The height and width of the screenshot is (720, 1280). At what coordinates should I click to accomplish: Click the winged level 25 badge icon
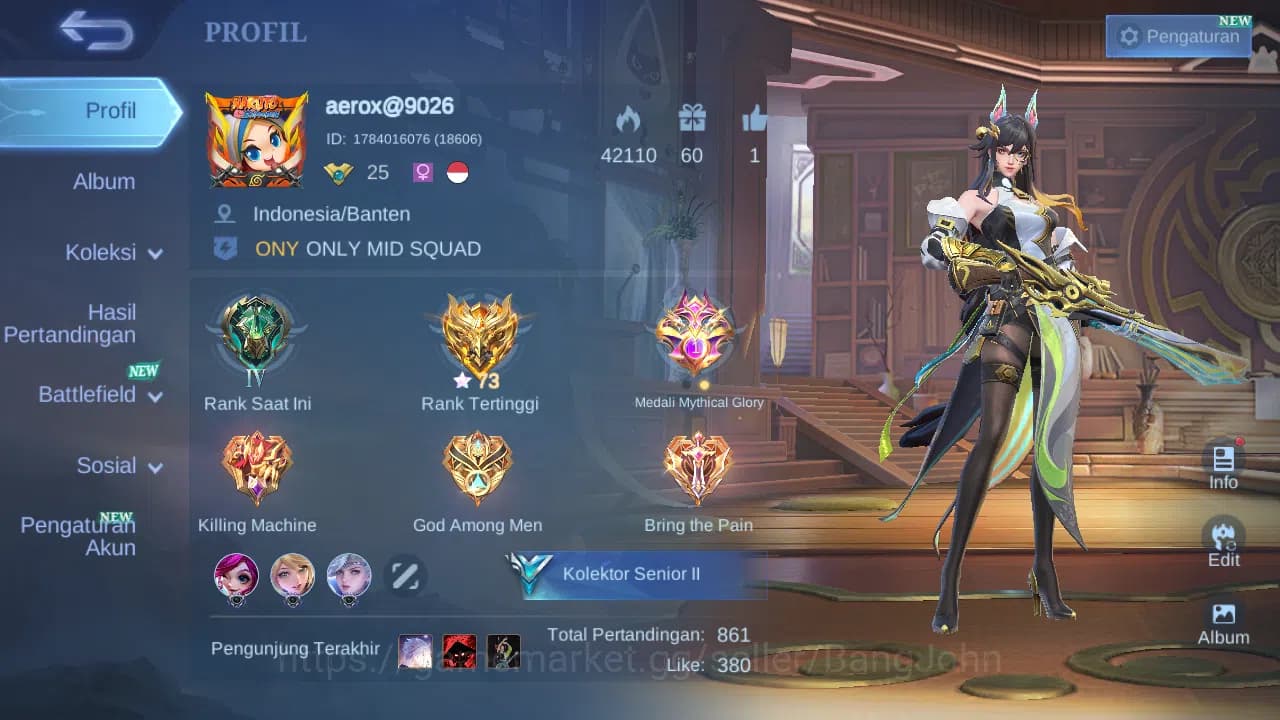pyautogui.click(x=341, y=172)
